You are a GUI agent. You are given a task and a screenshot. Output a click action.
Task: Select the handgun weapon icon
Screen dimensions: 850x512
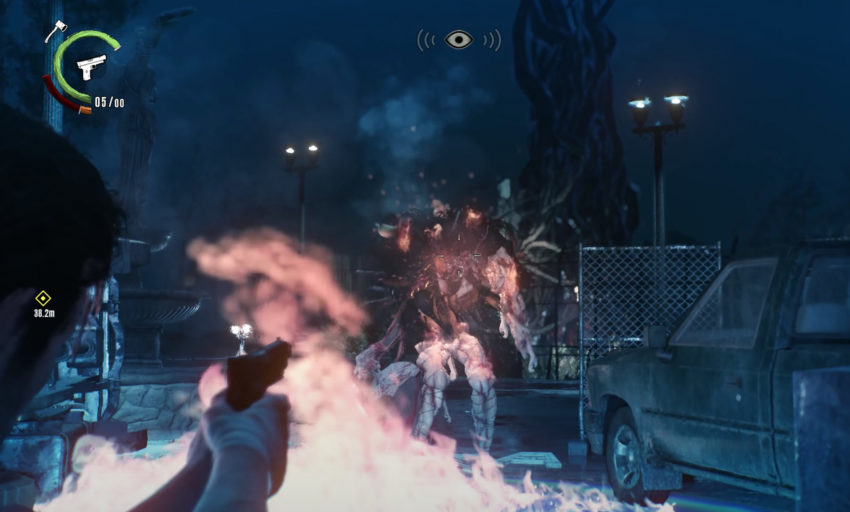(x=91, y=66)
